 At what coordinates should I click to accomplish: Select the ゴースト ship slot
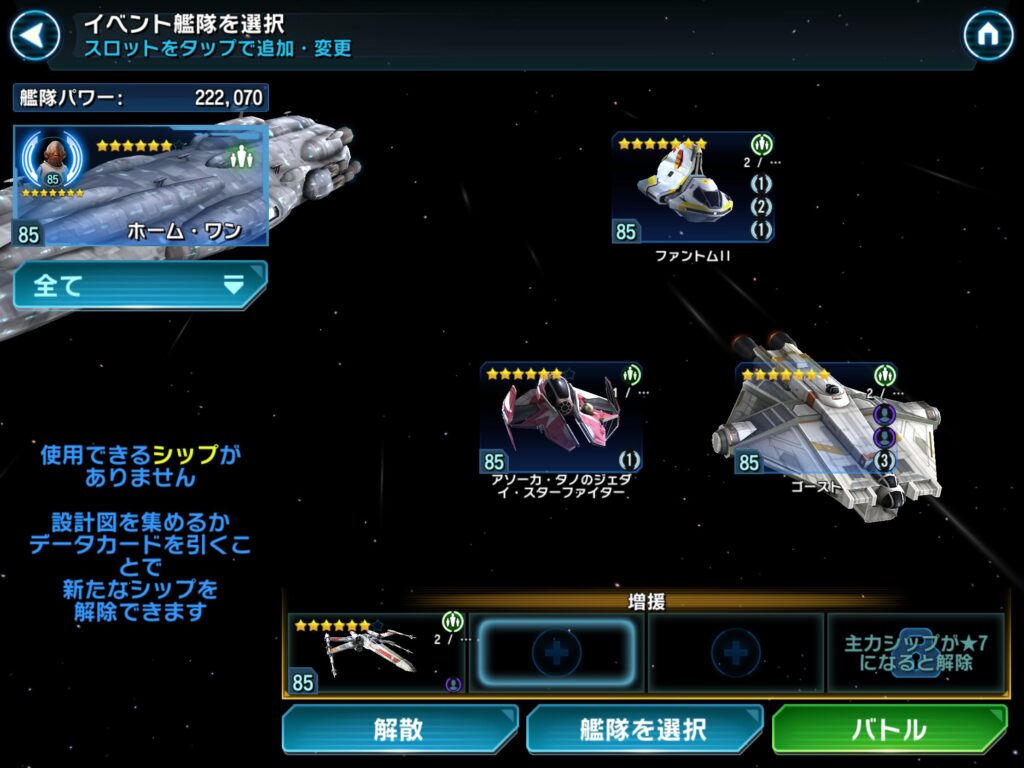point(817,420)
